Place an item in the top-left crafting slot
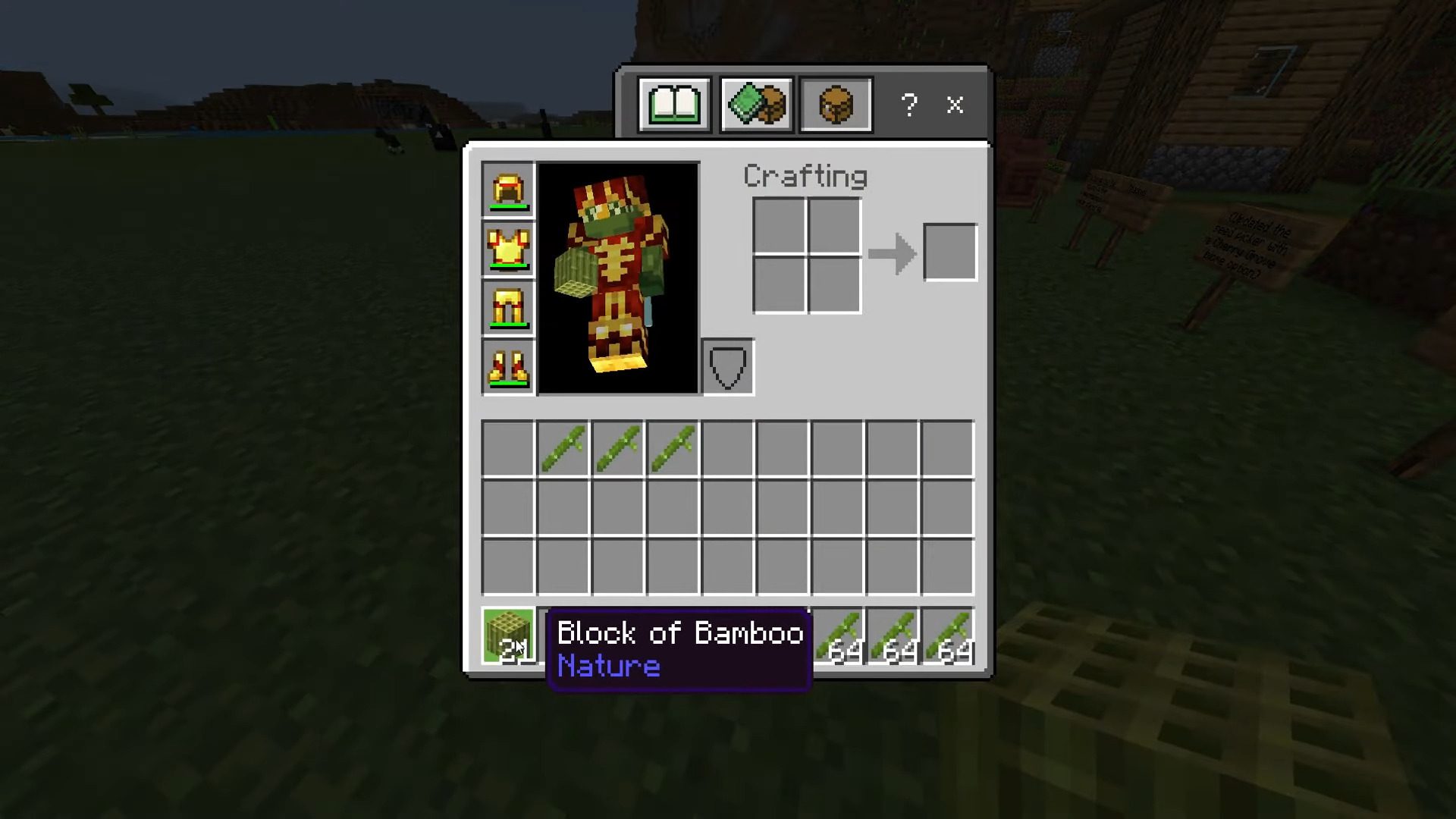1456x819 pixels. click(780, 225)
